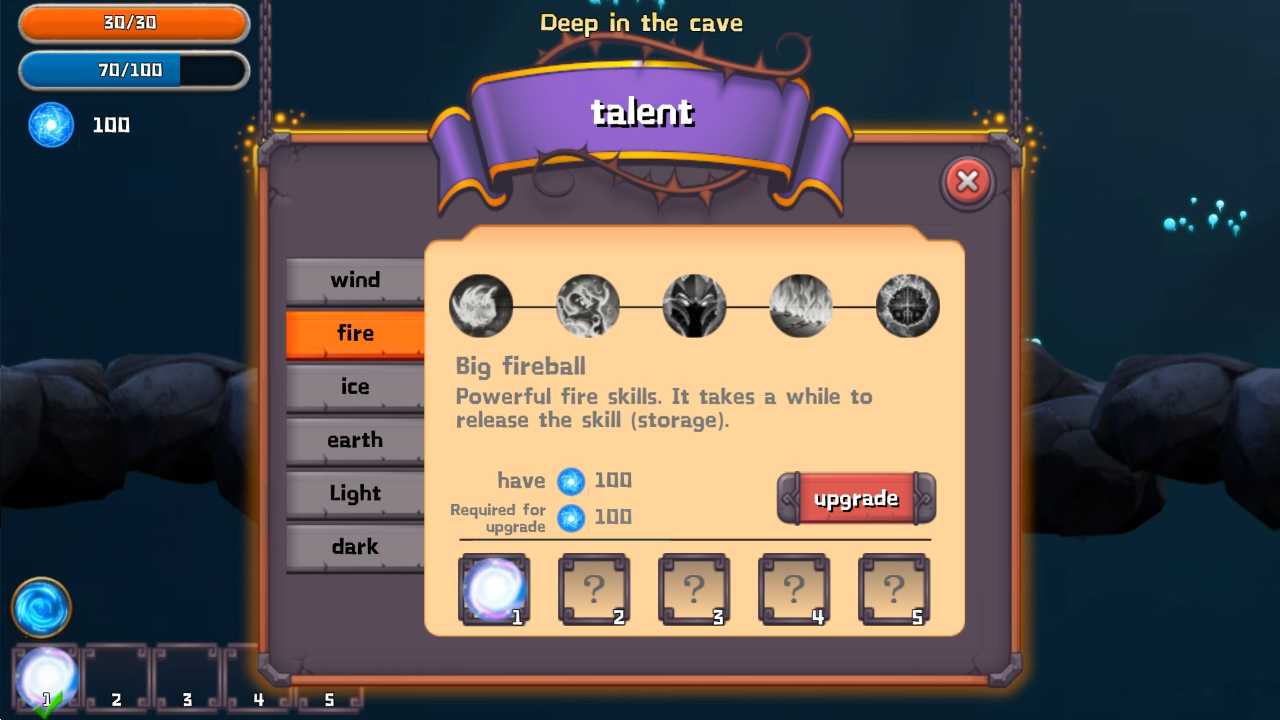Select the earth talent tab

pos(355,440)
